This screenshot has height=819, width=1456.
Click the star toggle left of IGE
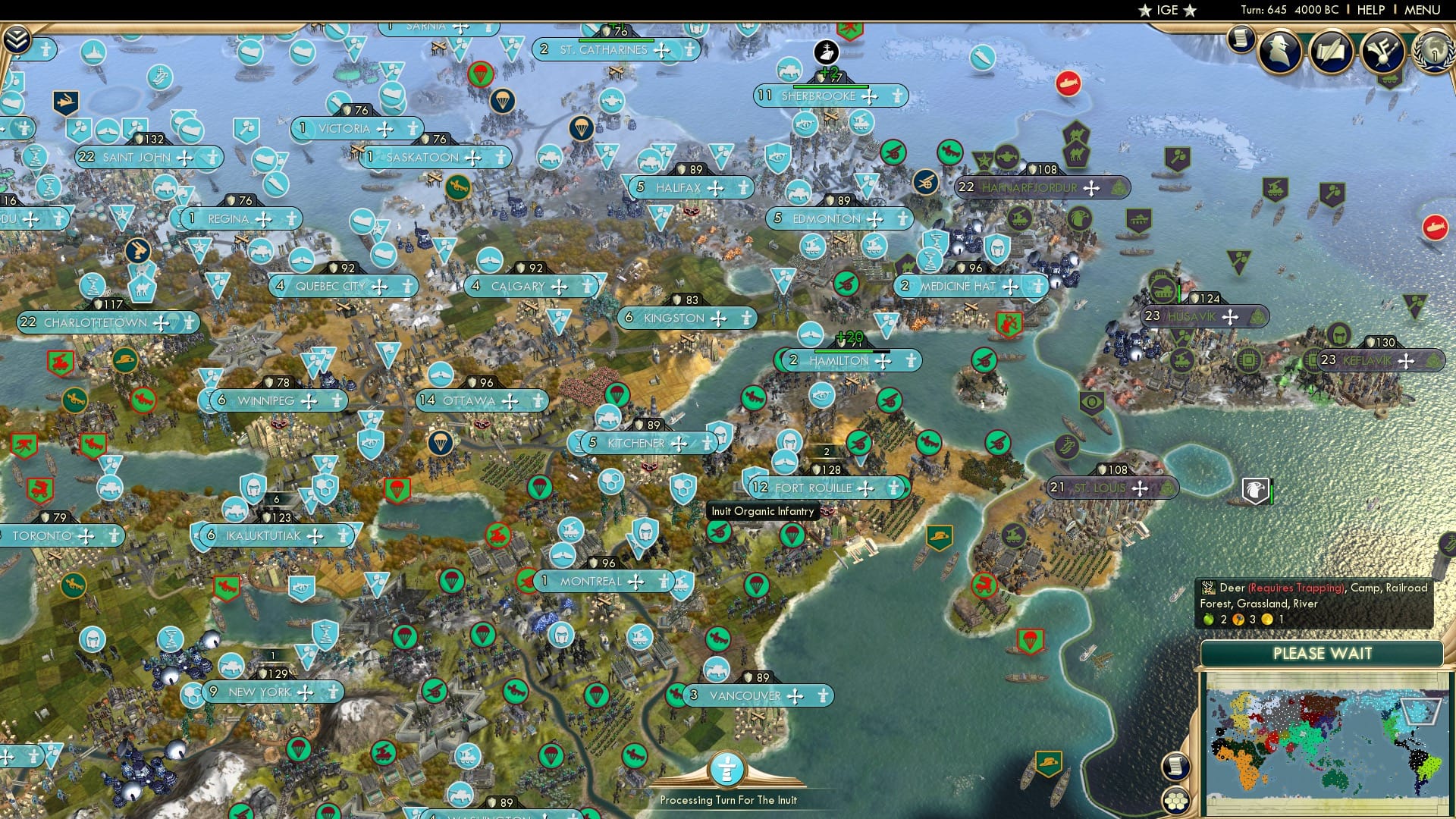pyautogui.click(x=1144, y=11)
